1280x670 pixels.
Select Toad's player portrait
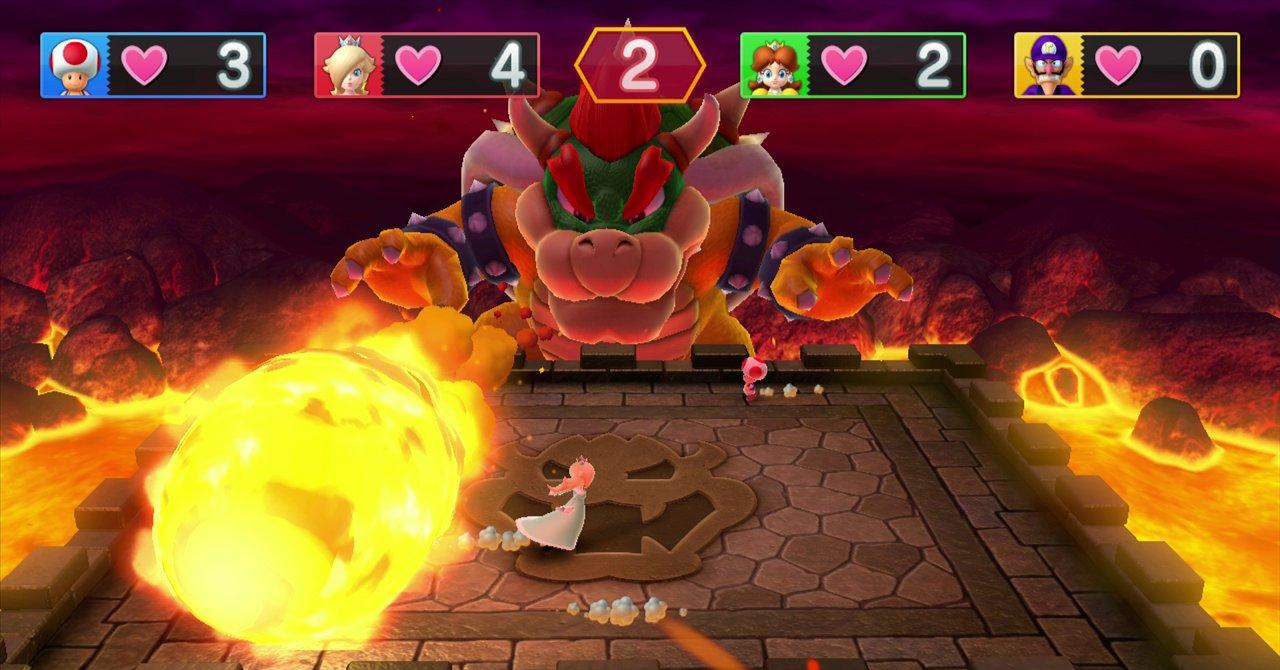[74, 65]
